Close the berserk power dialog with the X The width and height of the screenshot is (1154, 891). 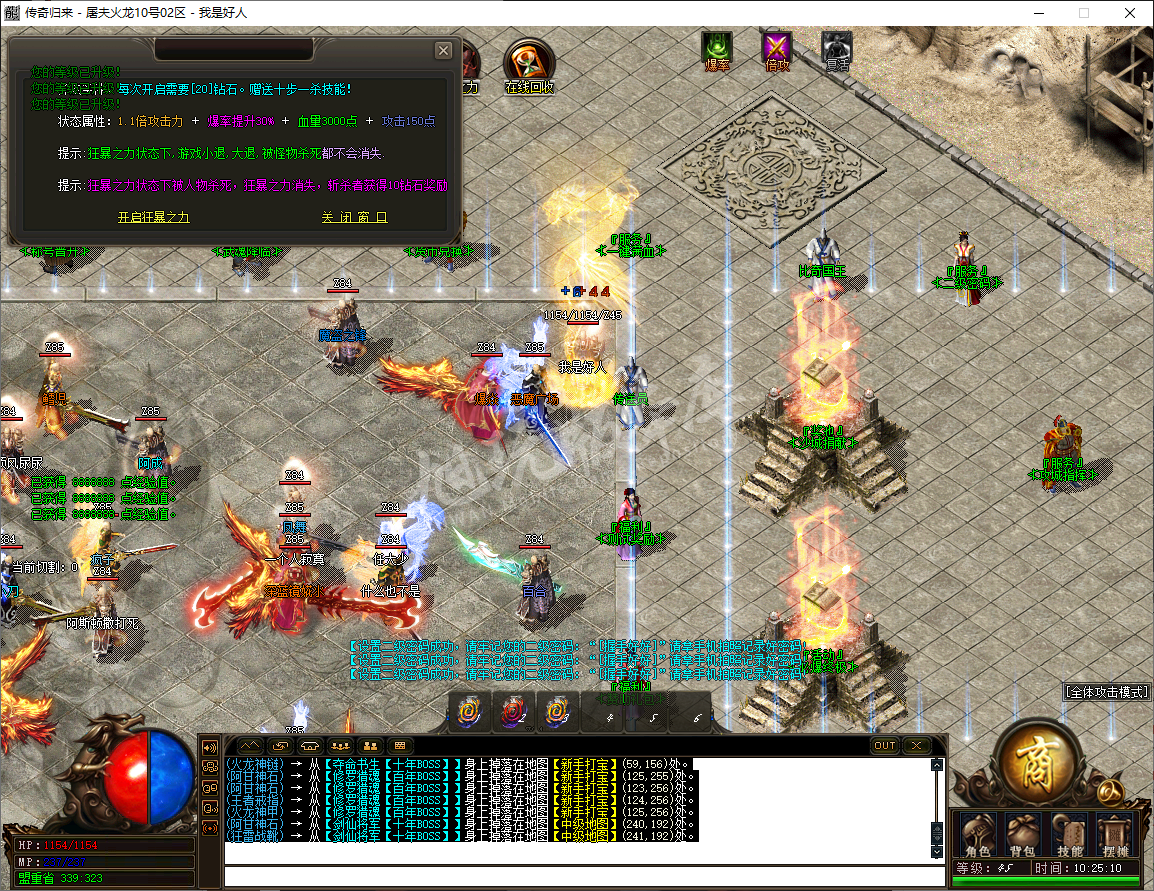coord(443,51)
